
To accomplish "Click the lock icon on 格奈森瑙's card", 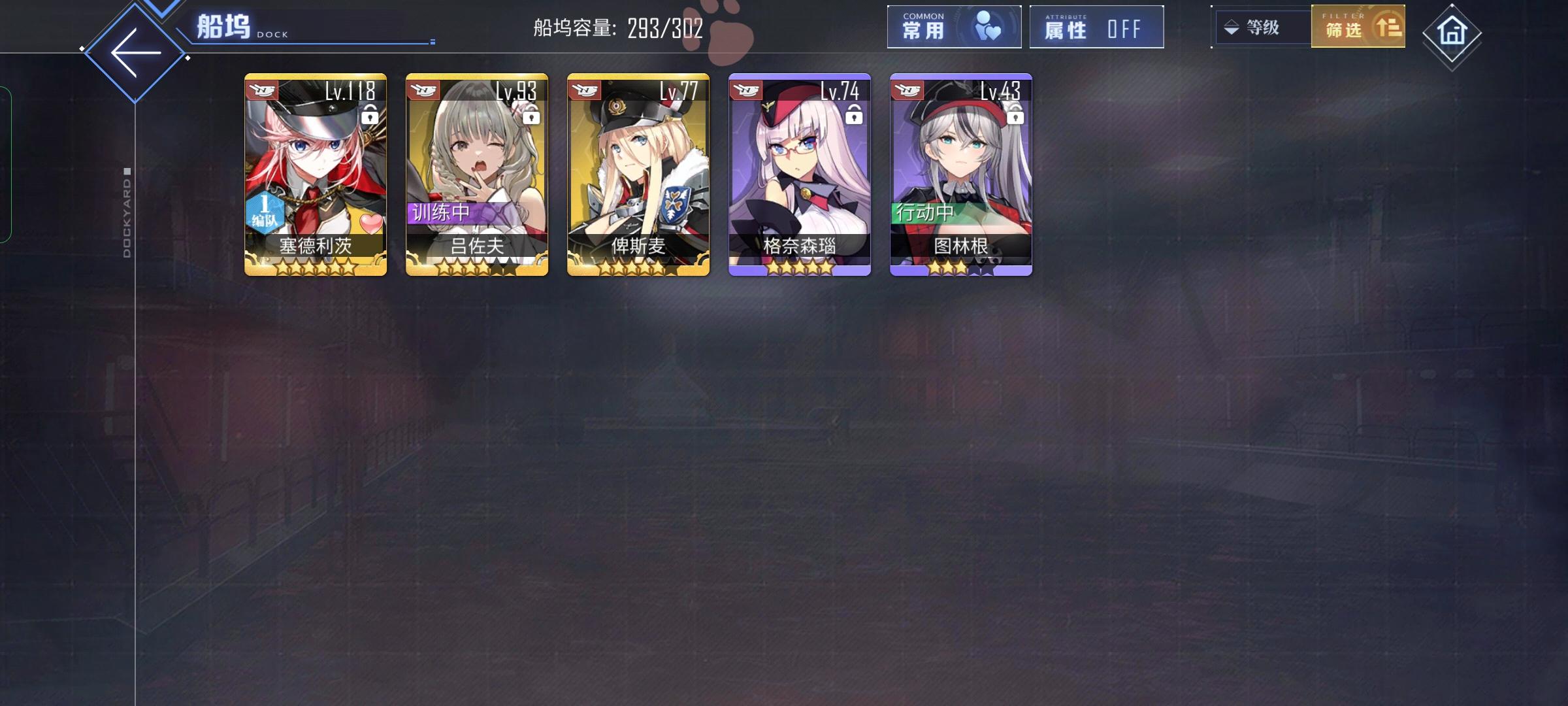I will (855, 116).
